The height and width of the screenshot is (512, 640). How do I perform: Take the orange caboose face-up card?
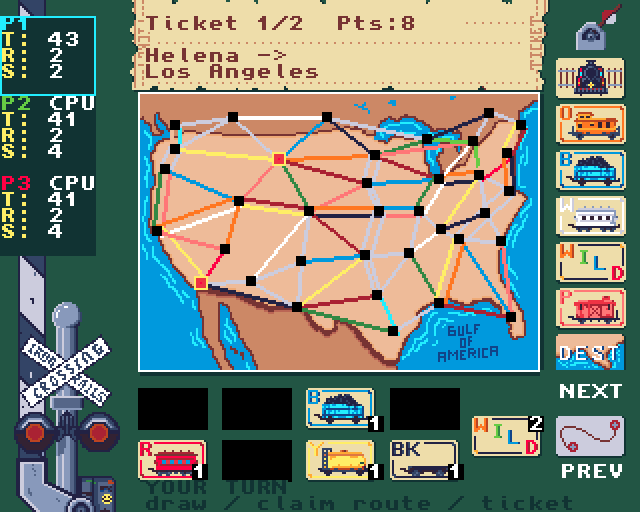click(590, 125)
